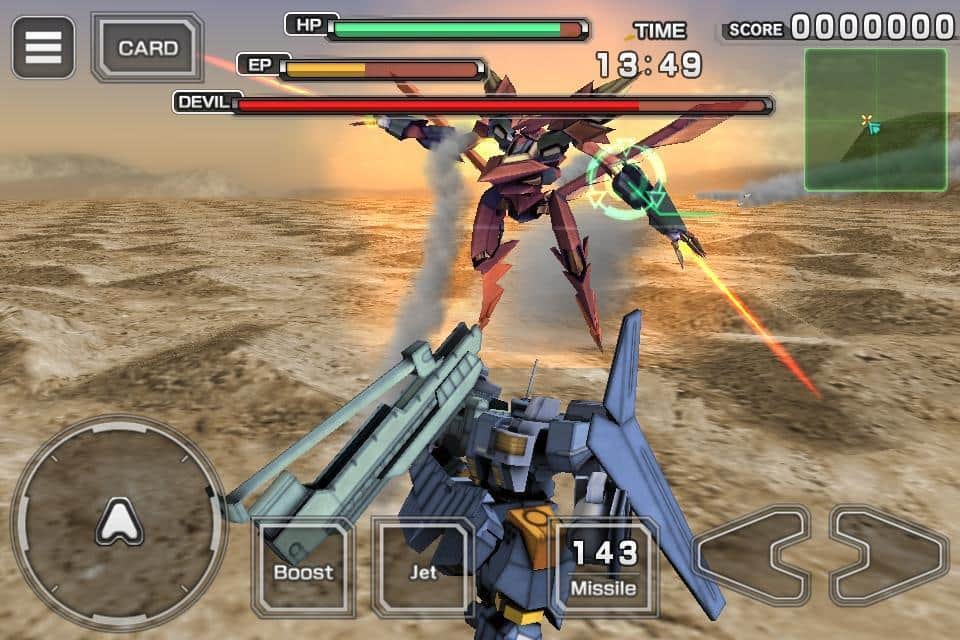This screenshot has width=960, height=640.
Task: Click the right arrow turn button
Action: click(888, 555)
